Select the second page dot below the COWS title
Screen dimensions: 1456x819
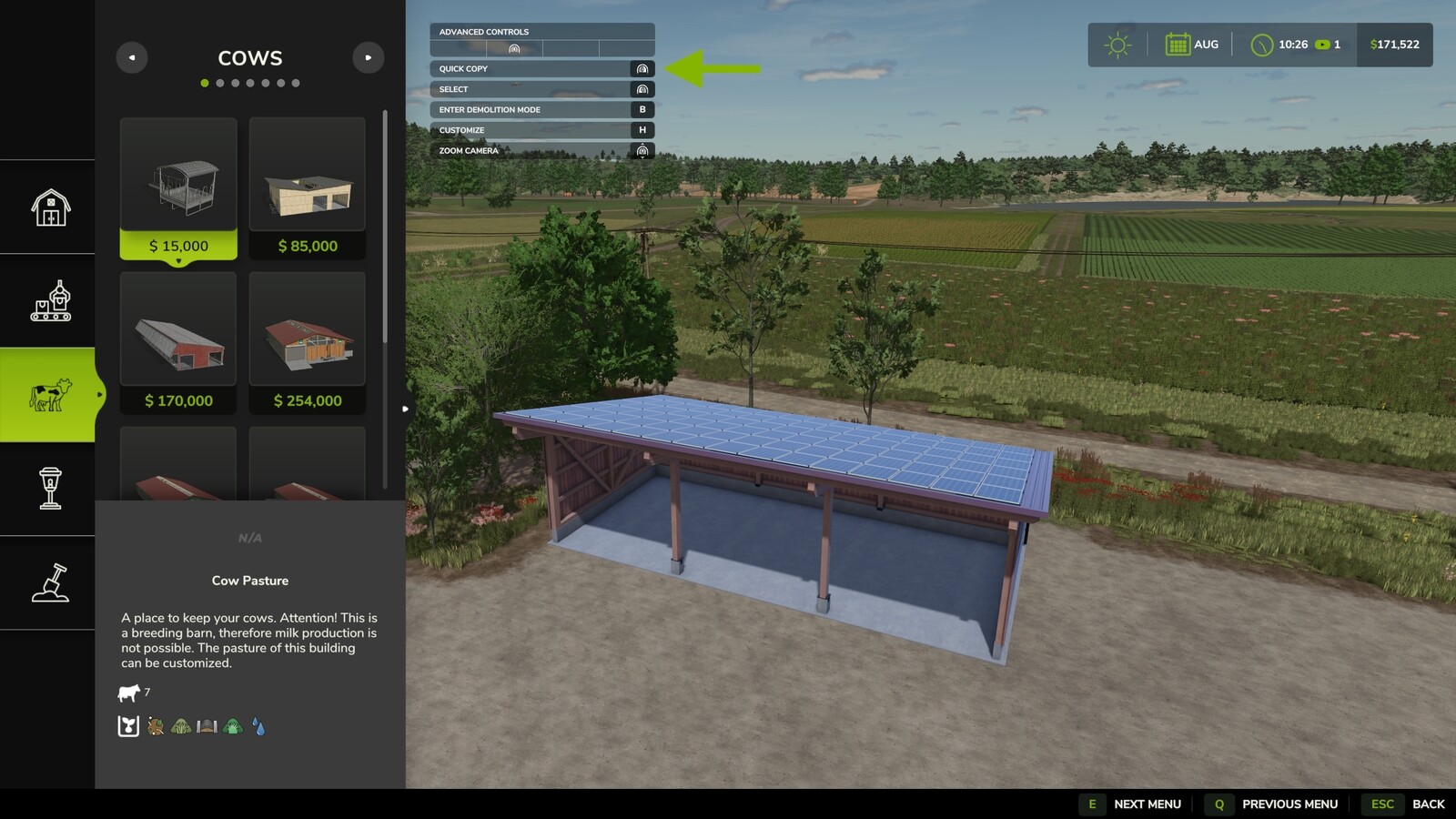[x=218, y=83]
